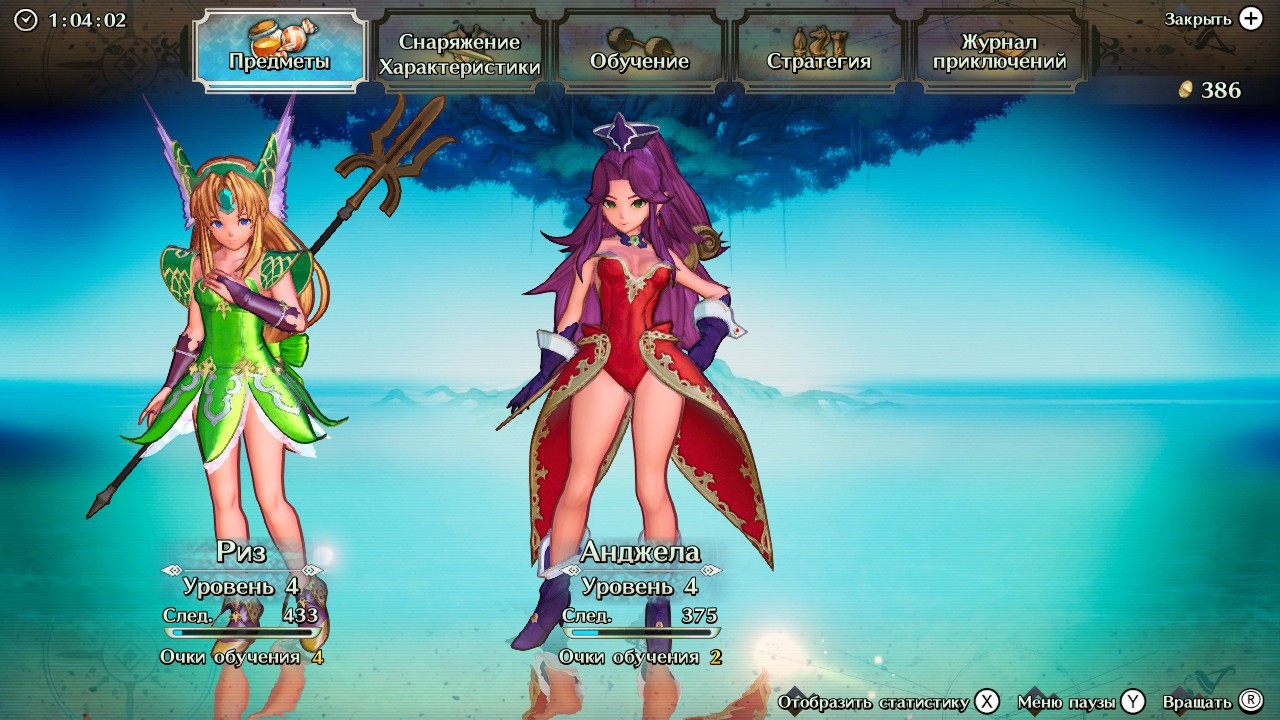Switch to Снаряжение Характеристики tab
Image resolution: width=1280 pixels, height=720 pixels.
tap(460, 54)
